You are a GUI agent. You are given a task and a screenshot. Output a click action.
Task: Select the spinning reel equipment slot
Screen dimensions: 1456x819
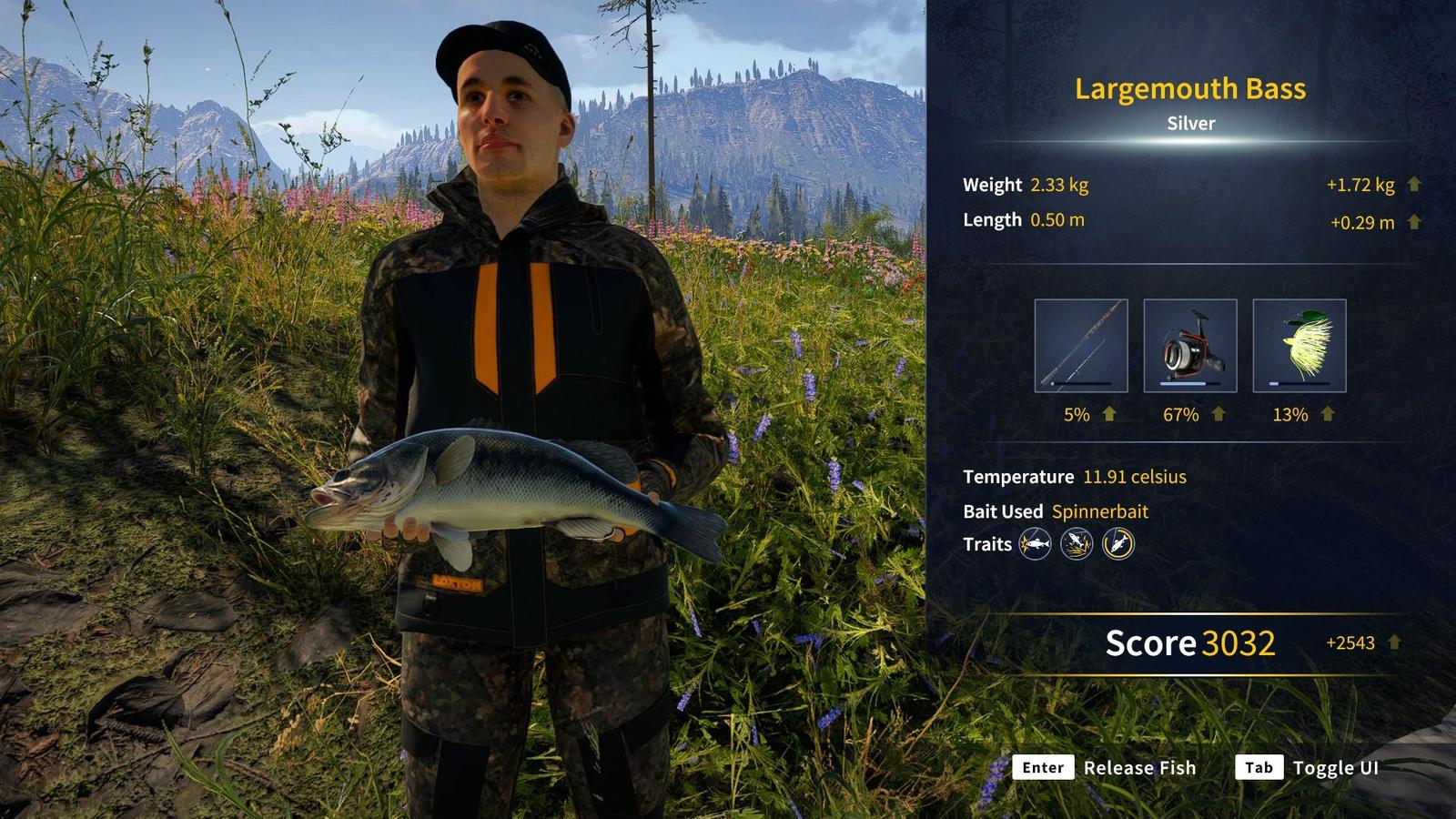[1189, 346]
